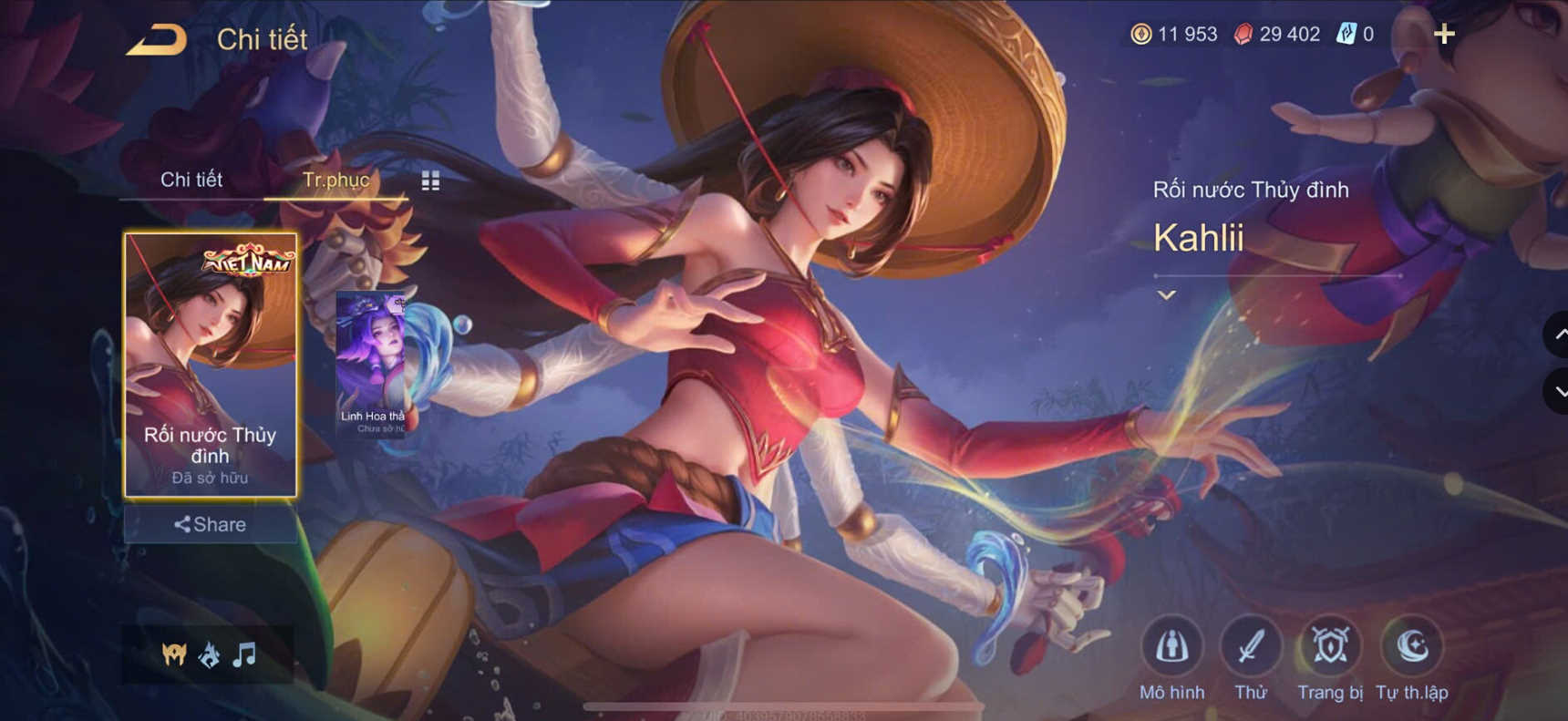The height and width of the screenshot is (721, 1568).
Task: Open the grid view skin layout icon
Action: pos(429,180)
